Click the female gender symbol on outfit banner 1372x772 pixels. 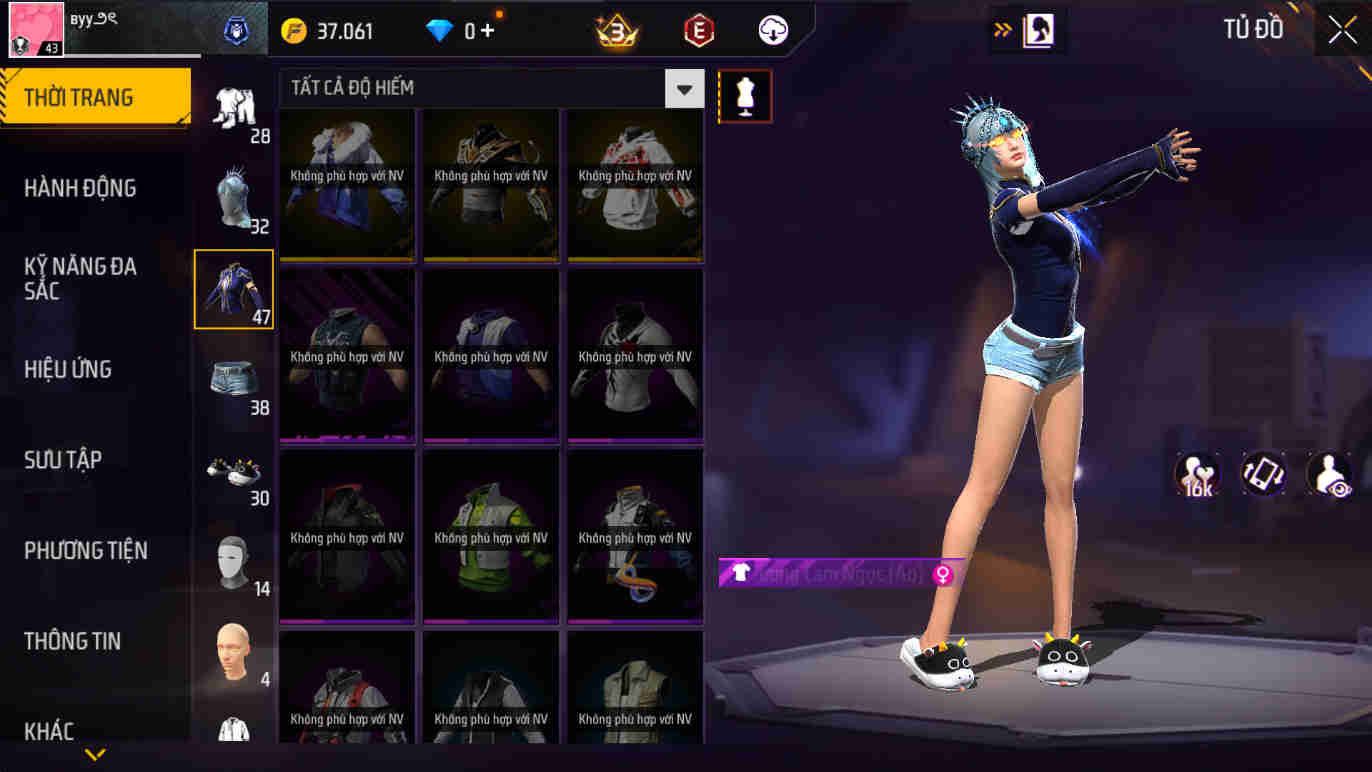pyautogui.click(x=944, y=576)
